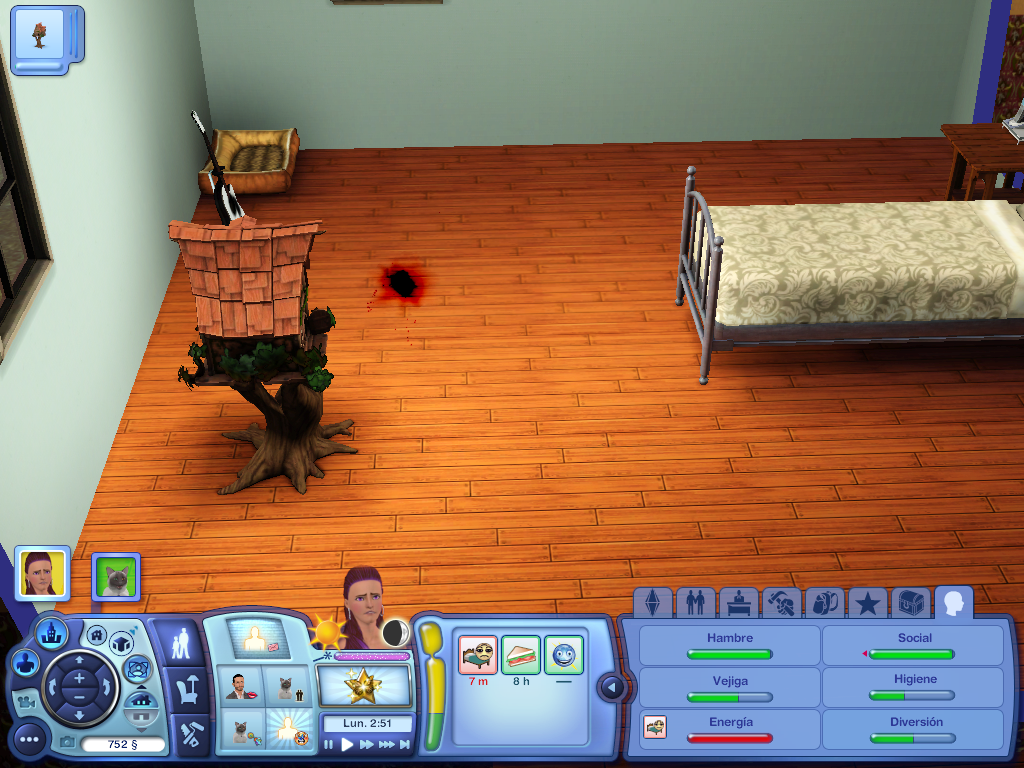Open the Career tab
Screen dimensions: 1024x768
[x=738, y=602]
